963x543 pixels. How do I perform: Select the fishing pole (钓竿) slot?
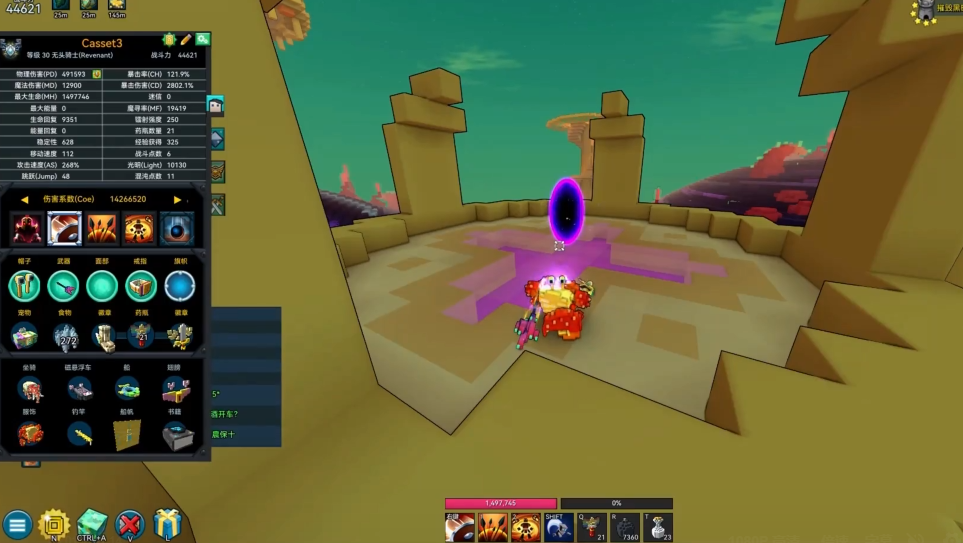pos(79,434)
